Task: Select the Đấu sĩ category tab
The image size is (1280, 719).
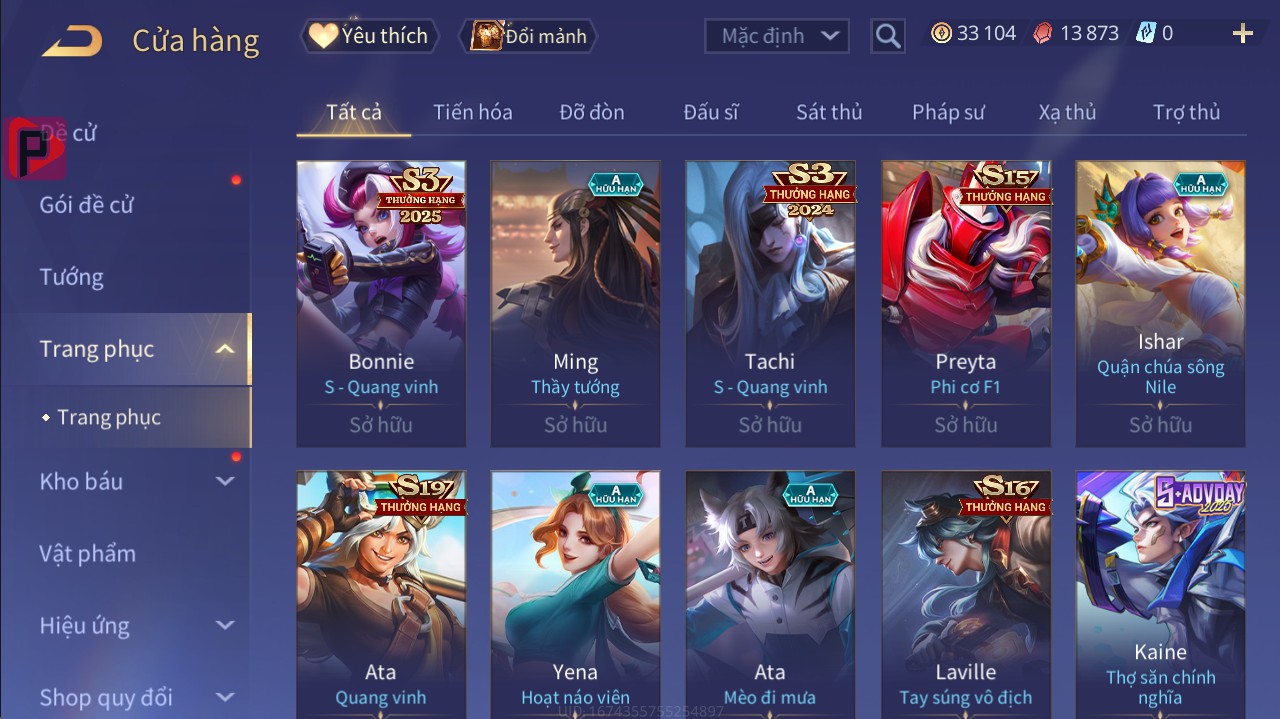Action: [x=711, y=112]
